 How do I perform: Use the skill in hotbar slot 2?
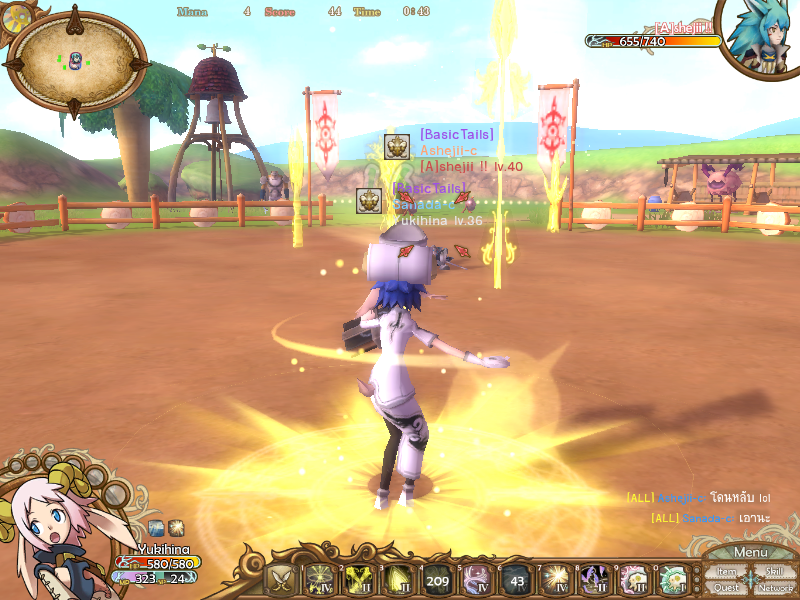(358, 579)
